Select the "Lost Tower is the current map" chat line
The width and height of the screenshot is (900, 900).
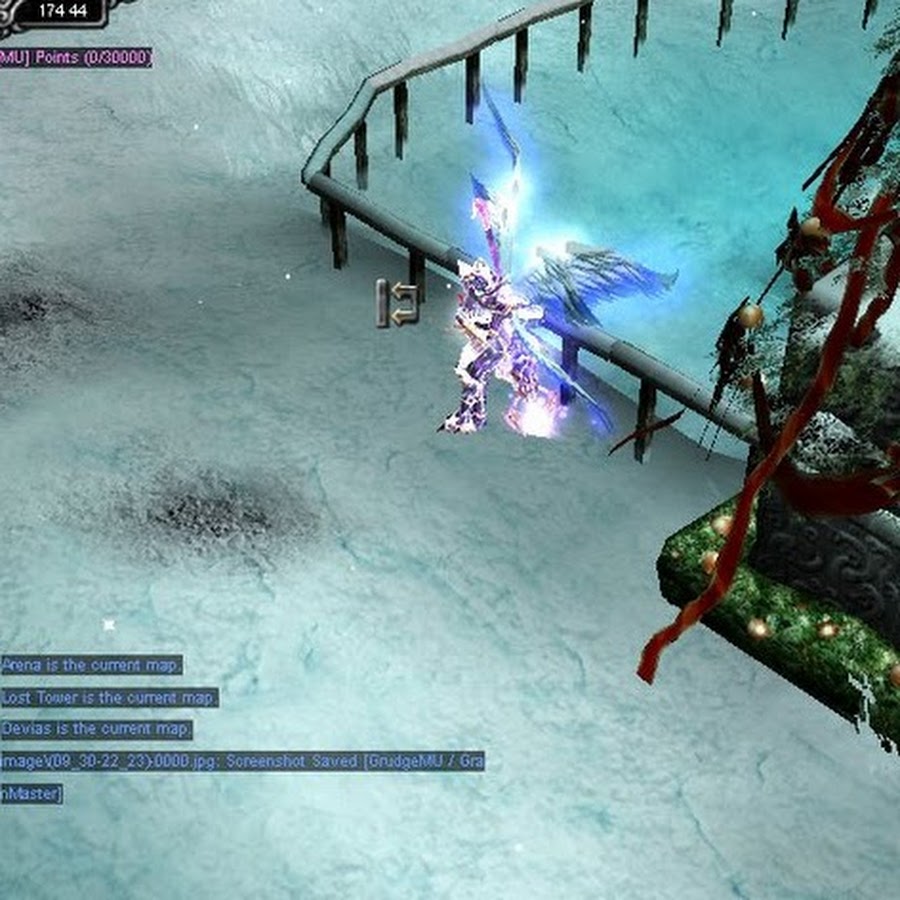(x=109, y=697)
